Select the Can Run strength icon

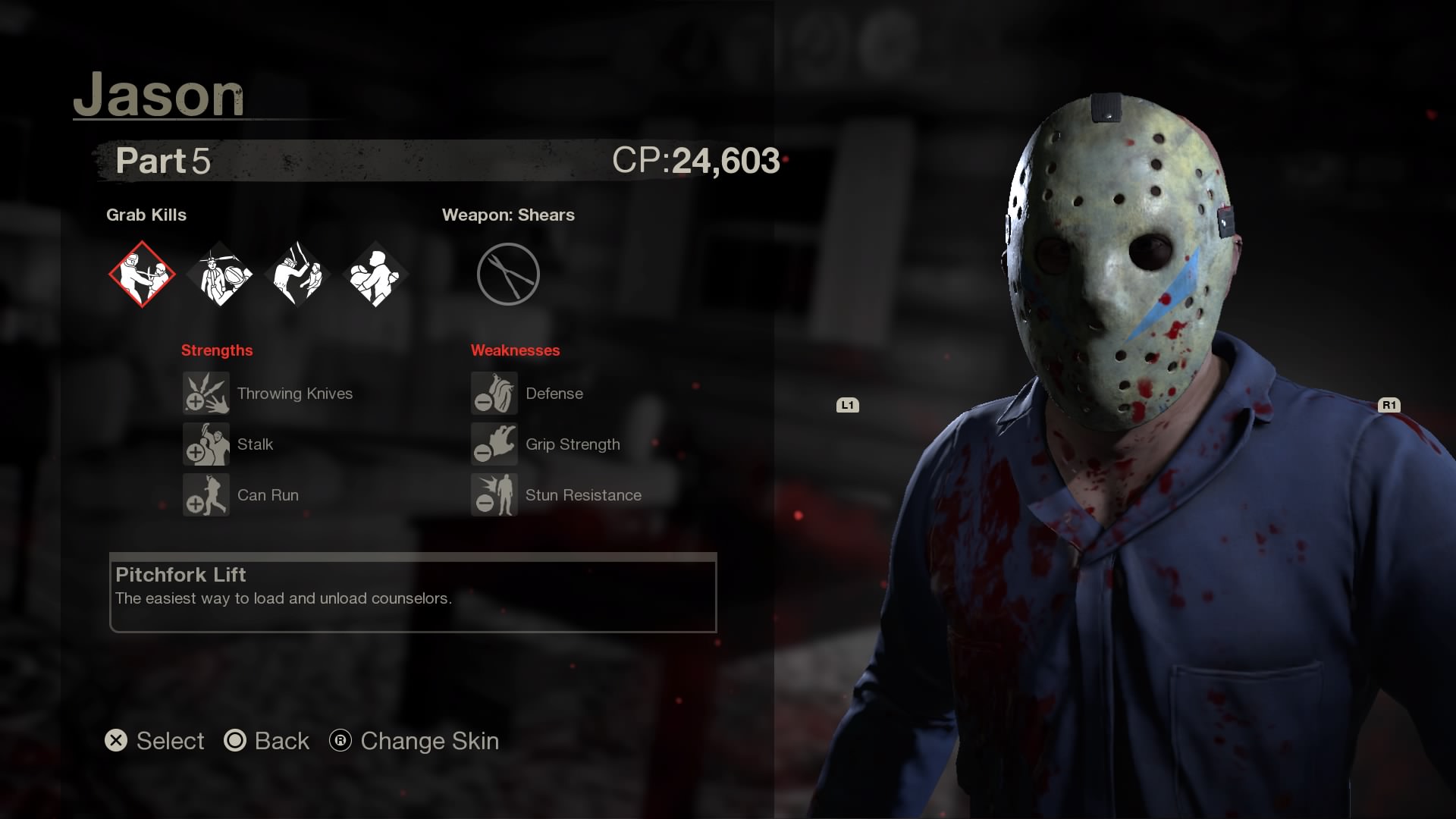tap(206, 495)
